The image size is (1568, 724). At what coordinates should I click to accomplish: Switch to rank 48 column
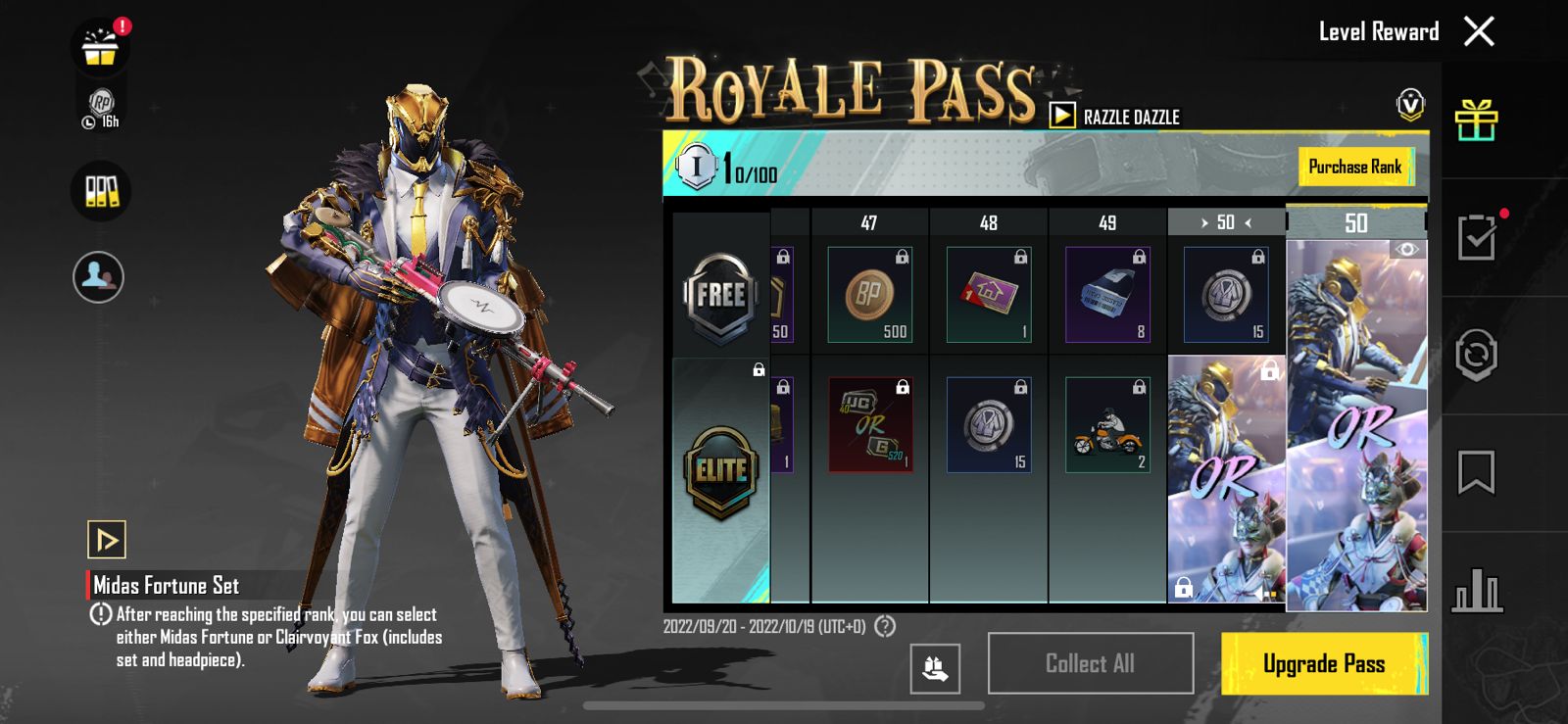pos(988,222)
